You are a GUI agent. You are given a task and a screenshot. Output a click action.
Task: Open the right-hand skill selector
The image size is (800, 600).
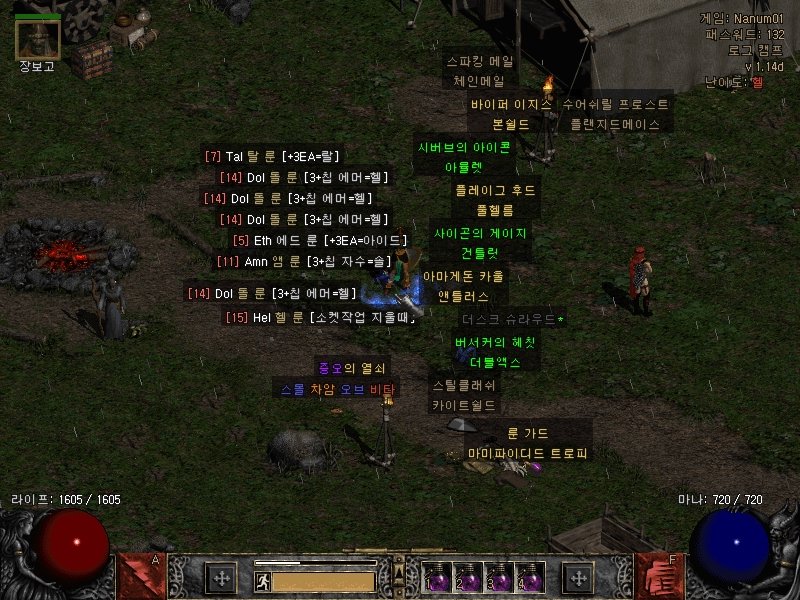click(x=660, y=578)
